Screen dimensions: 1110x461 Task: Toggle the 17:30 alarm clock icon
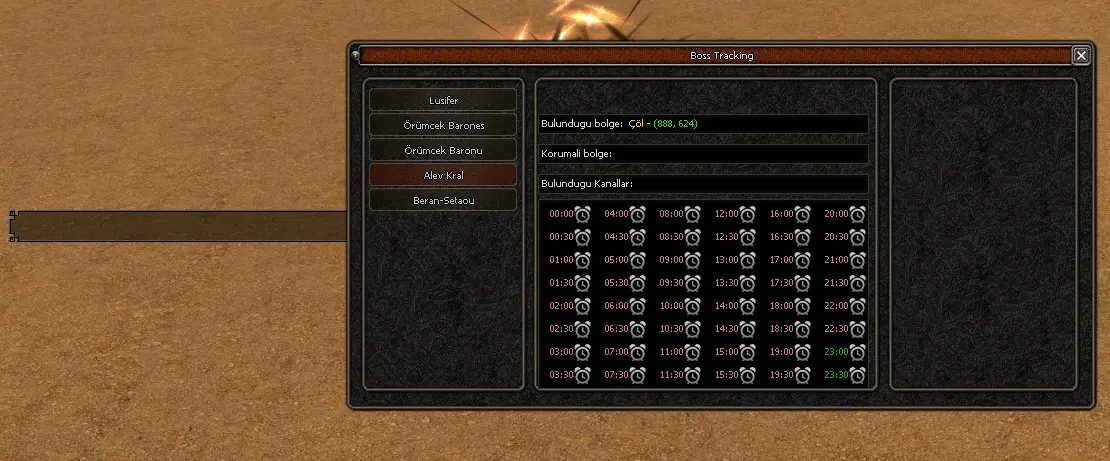(802, 282)
